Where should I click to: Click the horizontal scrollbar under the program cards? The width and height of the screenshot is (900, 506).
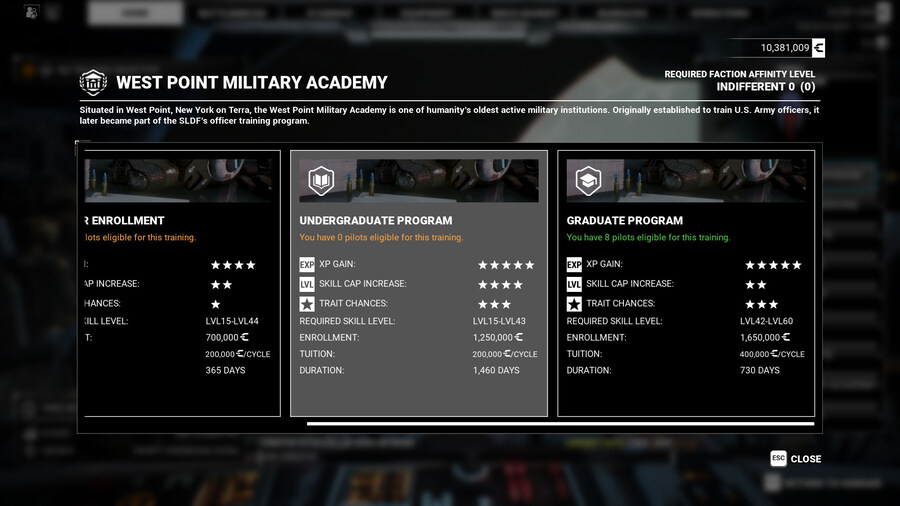click(x=560, y=424)
